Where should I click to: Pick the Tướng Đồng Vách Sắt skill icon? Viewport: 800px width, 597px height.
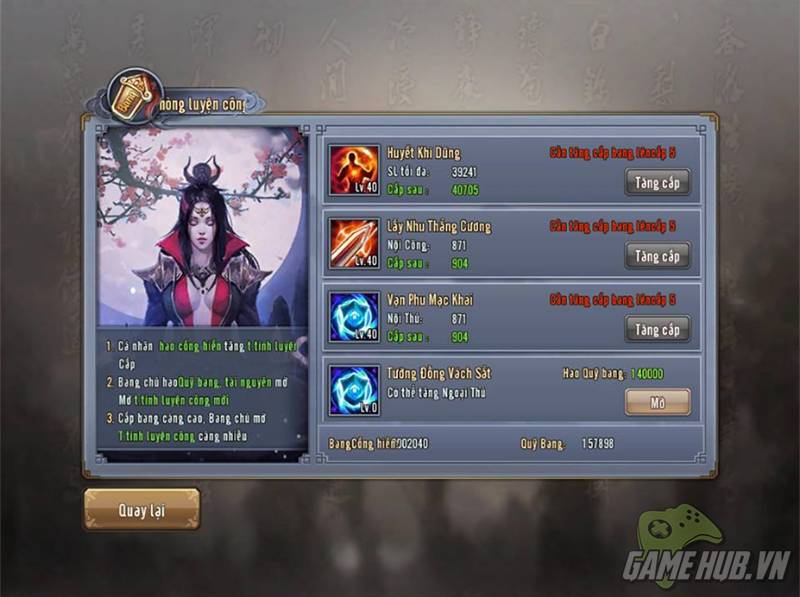tap(354, 390)
